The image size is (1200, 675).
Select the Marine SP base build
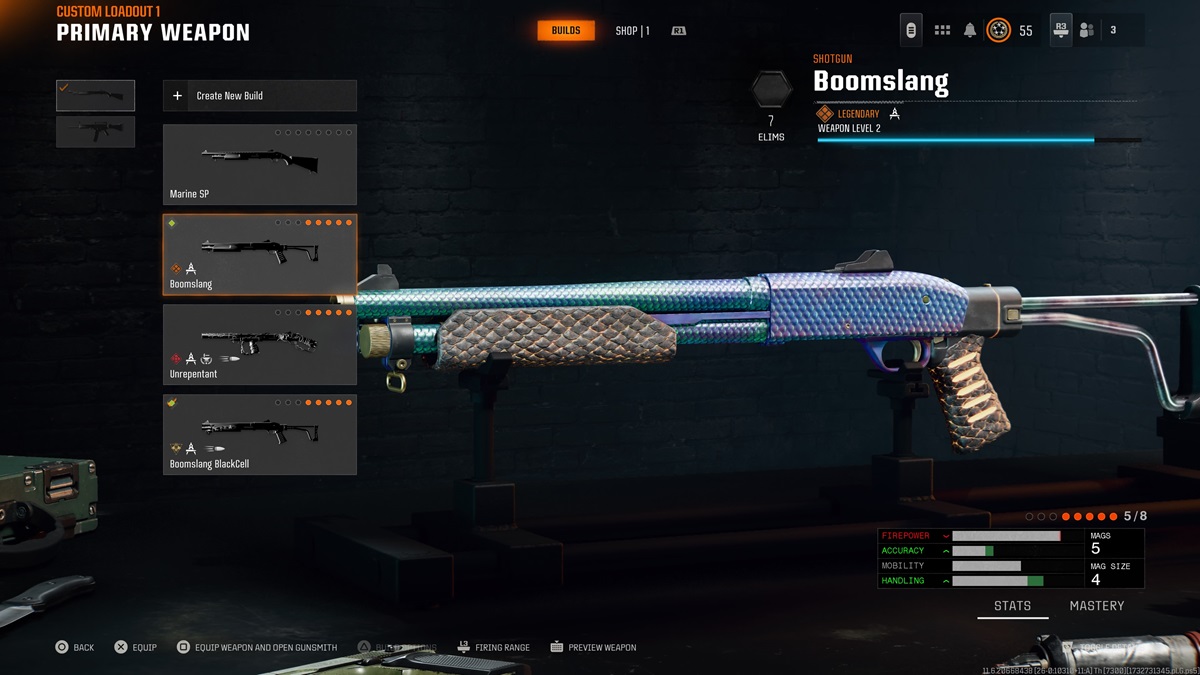[259, 165]
